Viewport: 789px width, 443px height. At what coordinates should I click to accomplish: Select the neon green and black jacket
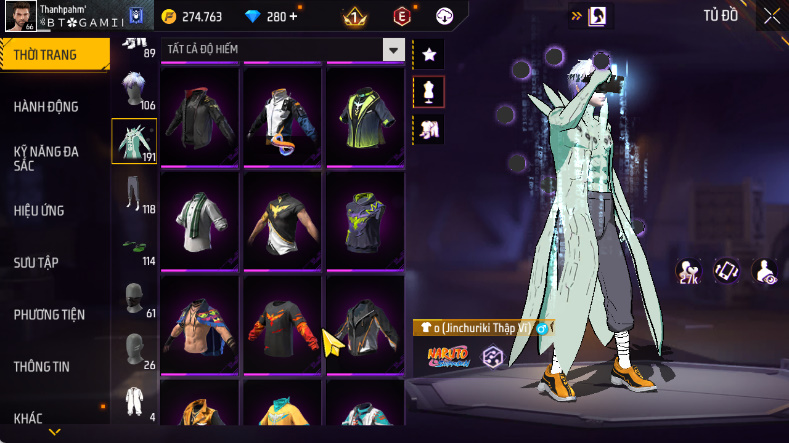364,114
